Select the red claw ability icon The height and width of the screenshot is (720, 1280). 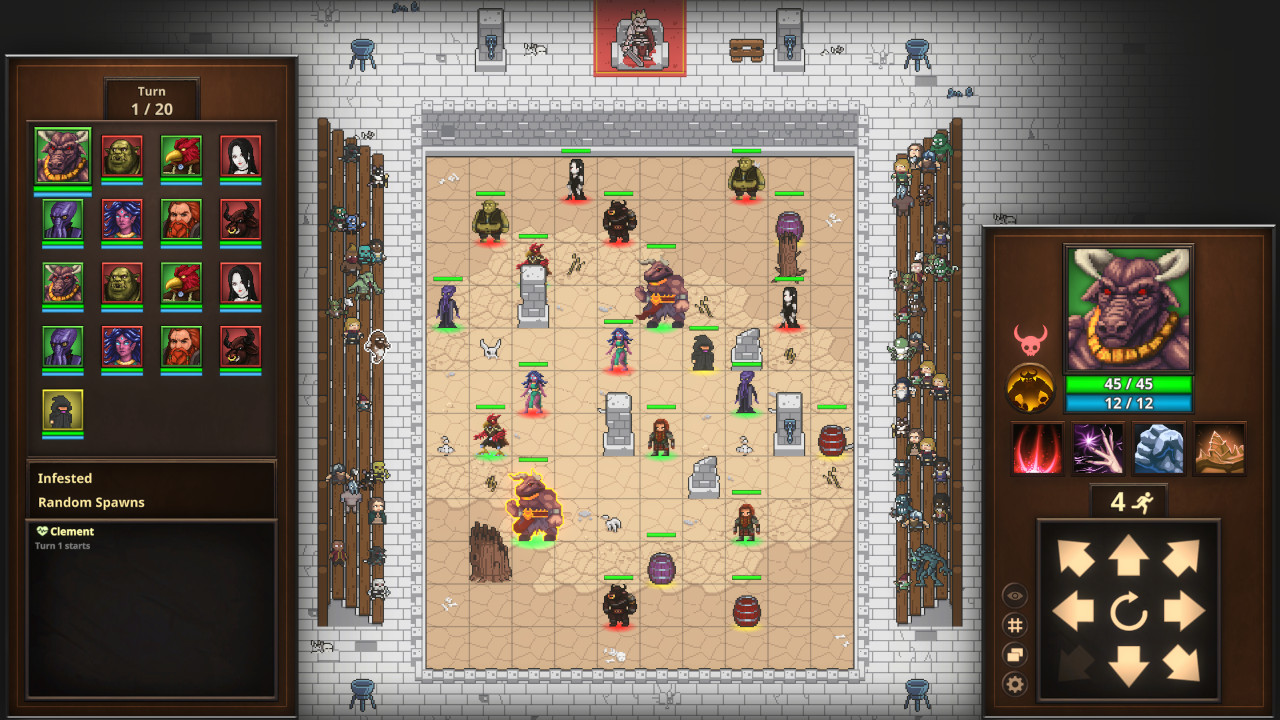pos(1037,449)
